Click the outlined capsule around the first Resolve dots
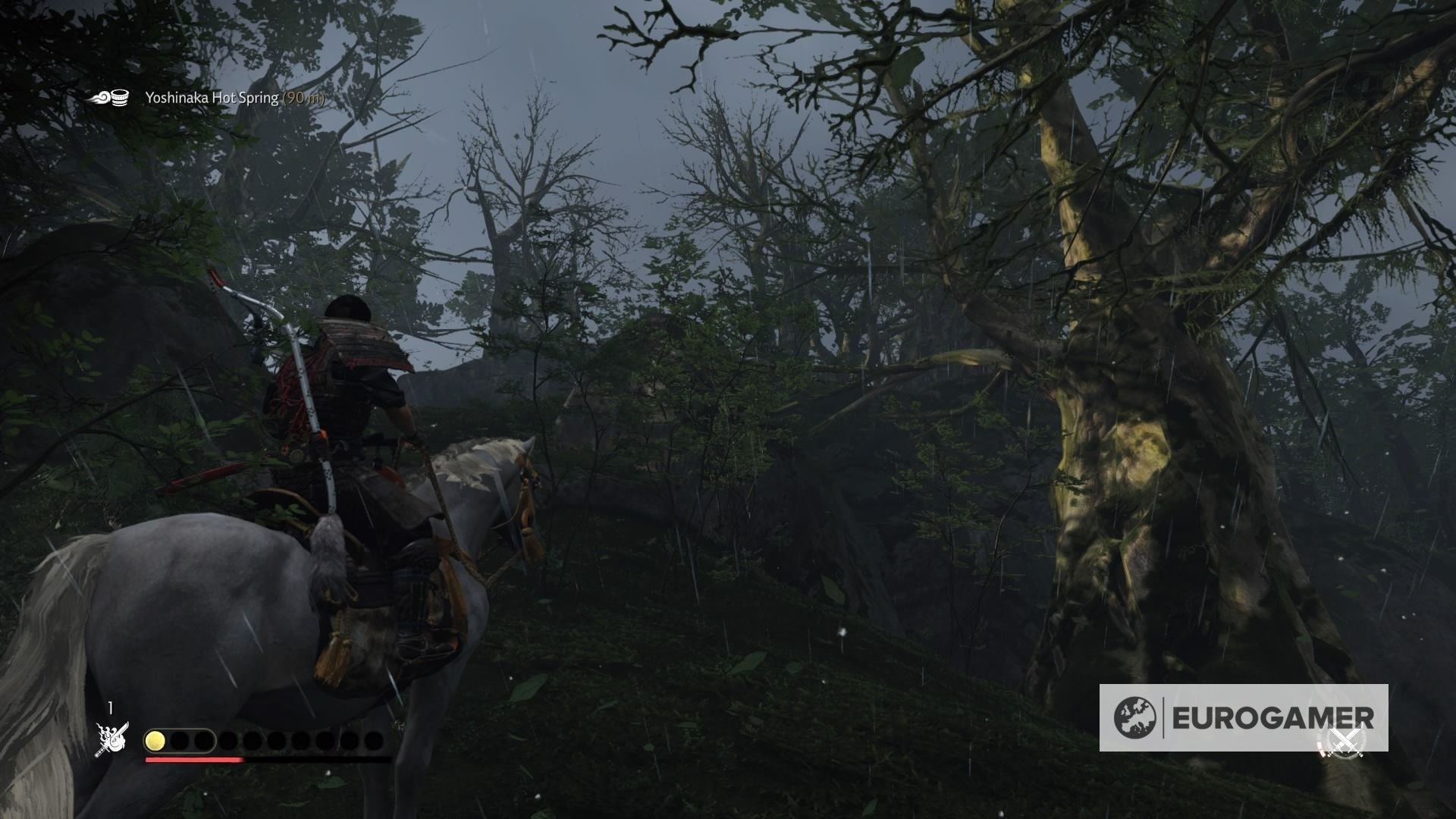1456x819 pixels. click(182, 741)
